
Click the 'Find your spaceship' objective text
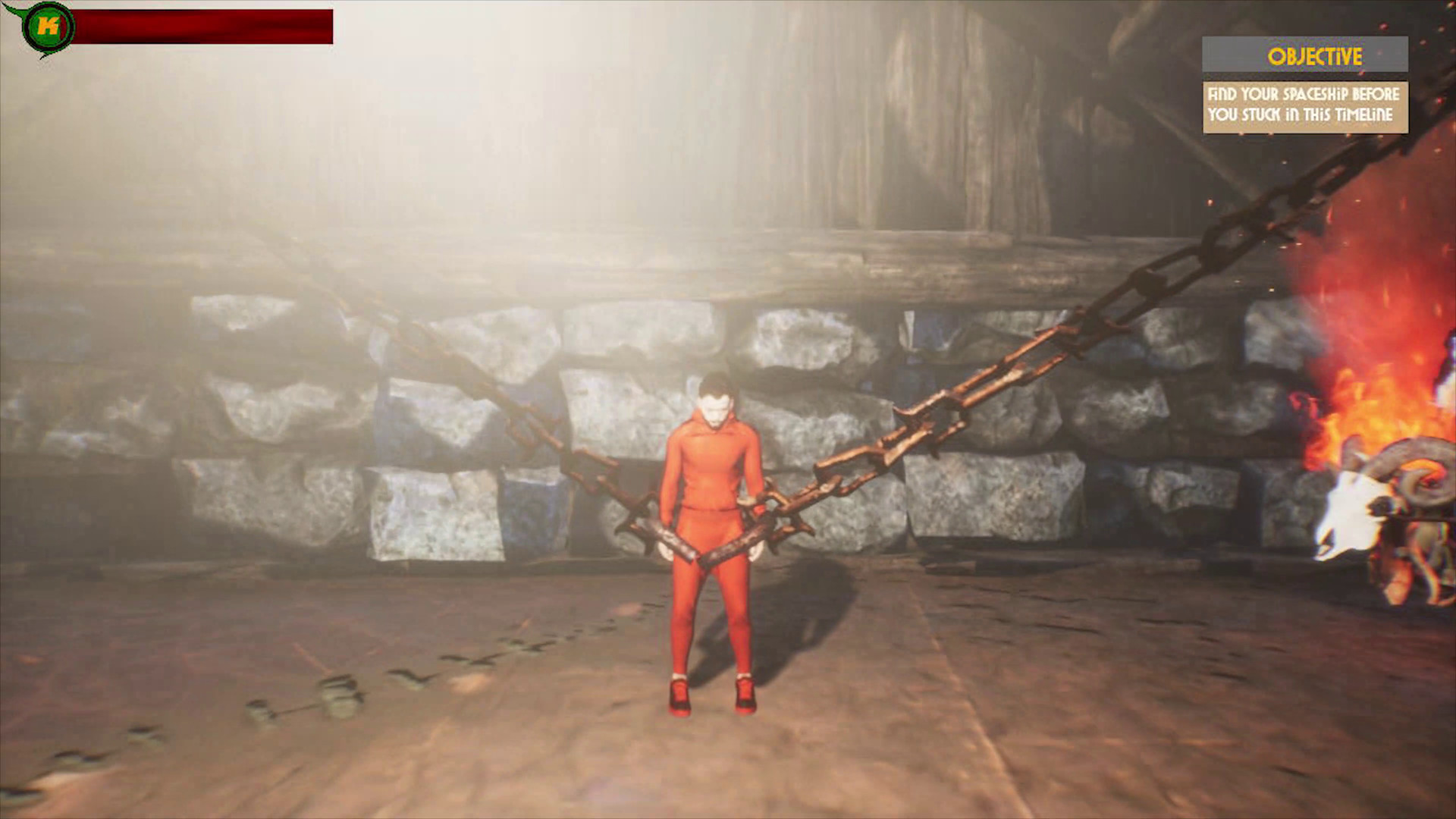point(1304,96)
